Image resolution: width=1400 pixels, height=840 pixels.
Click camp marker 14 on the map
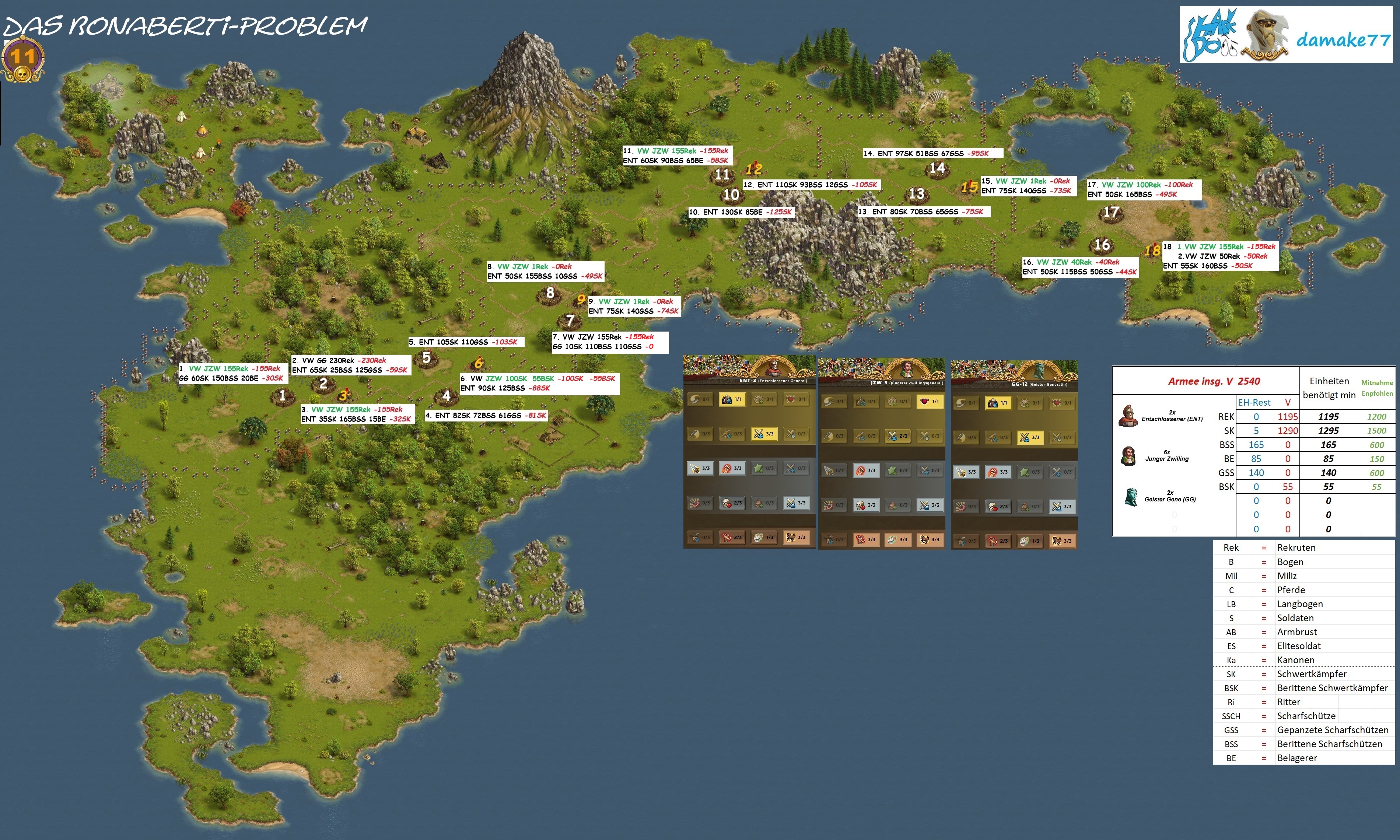click(x=937, y=168)
